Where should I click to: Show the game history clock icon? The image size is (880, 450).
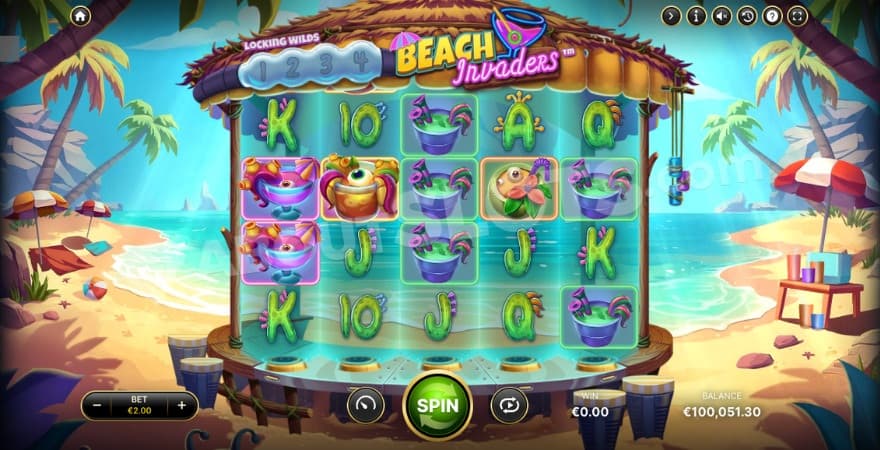point(747,16)
